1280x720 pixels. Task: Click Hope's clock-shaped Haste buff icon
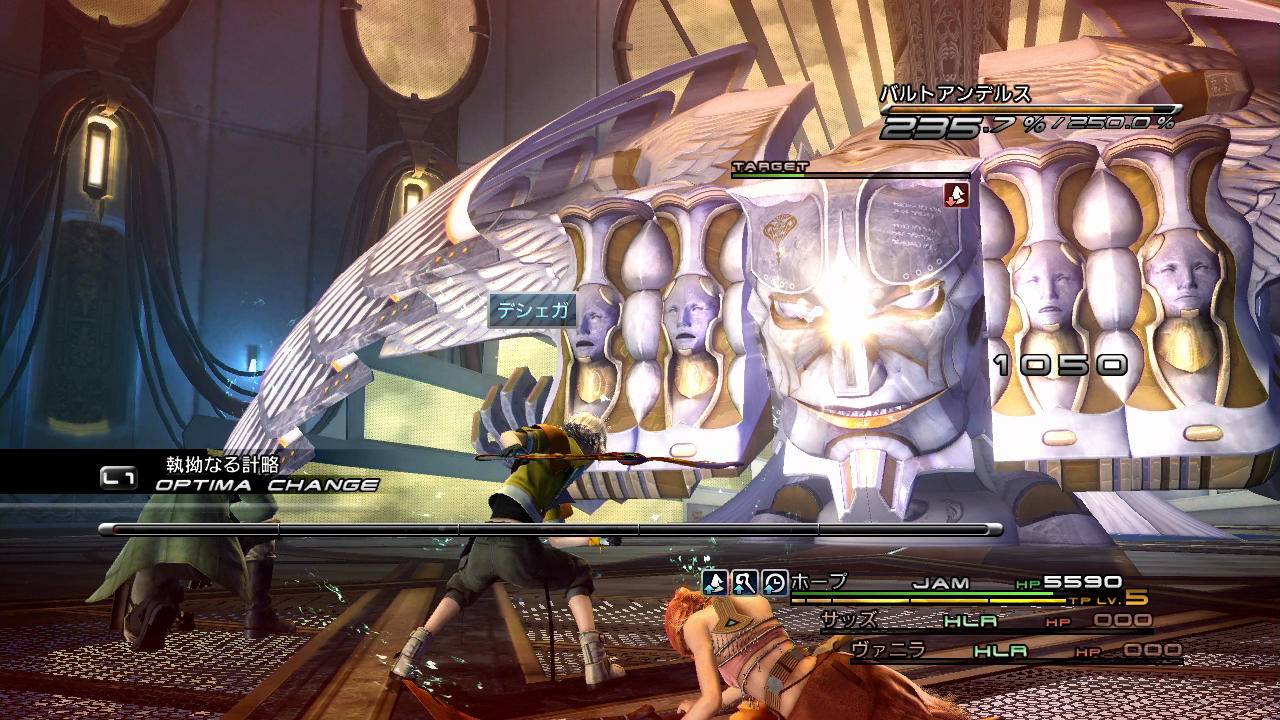click(x=774, y=582)
